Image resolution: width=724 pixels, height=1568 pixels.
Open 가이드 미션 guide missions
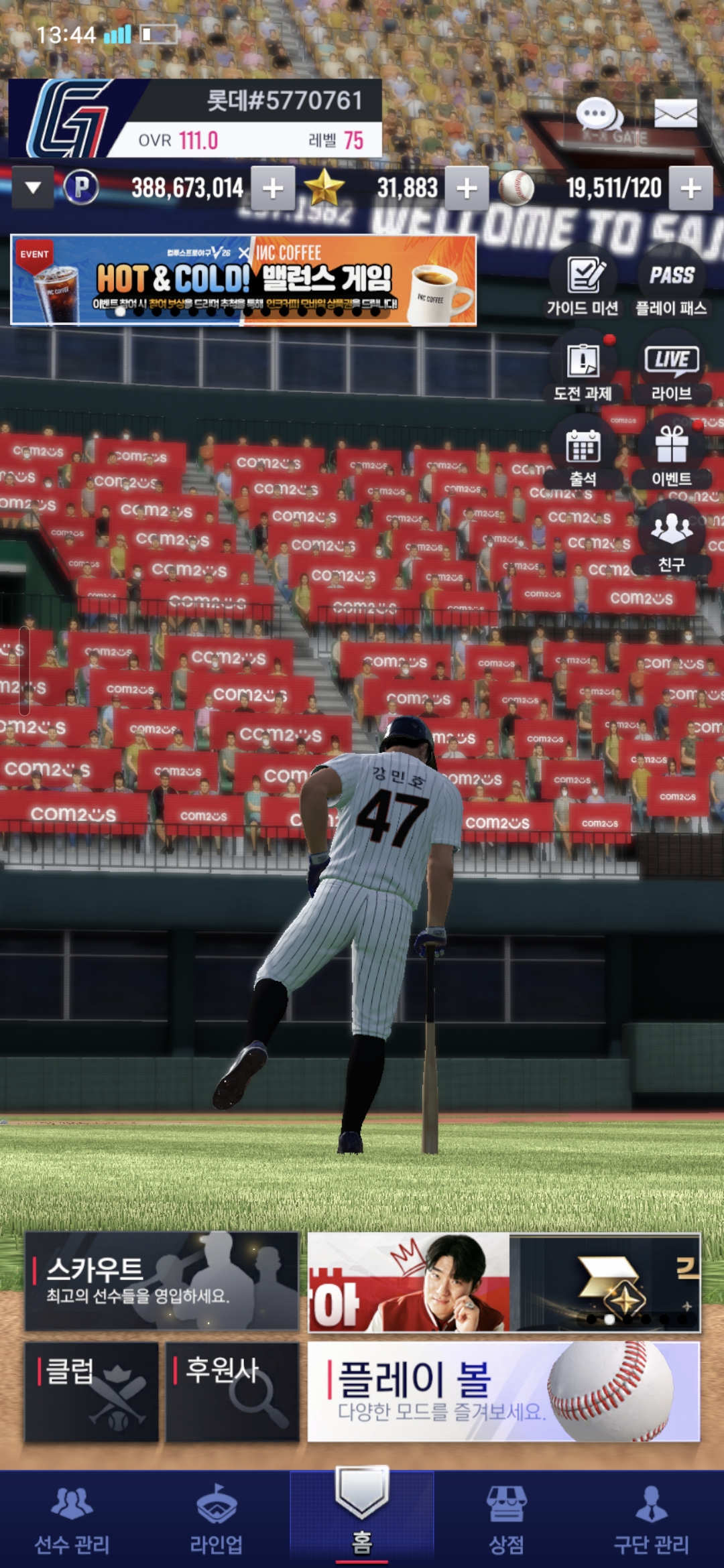click(583, 285)
